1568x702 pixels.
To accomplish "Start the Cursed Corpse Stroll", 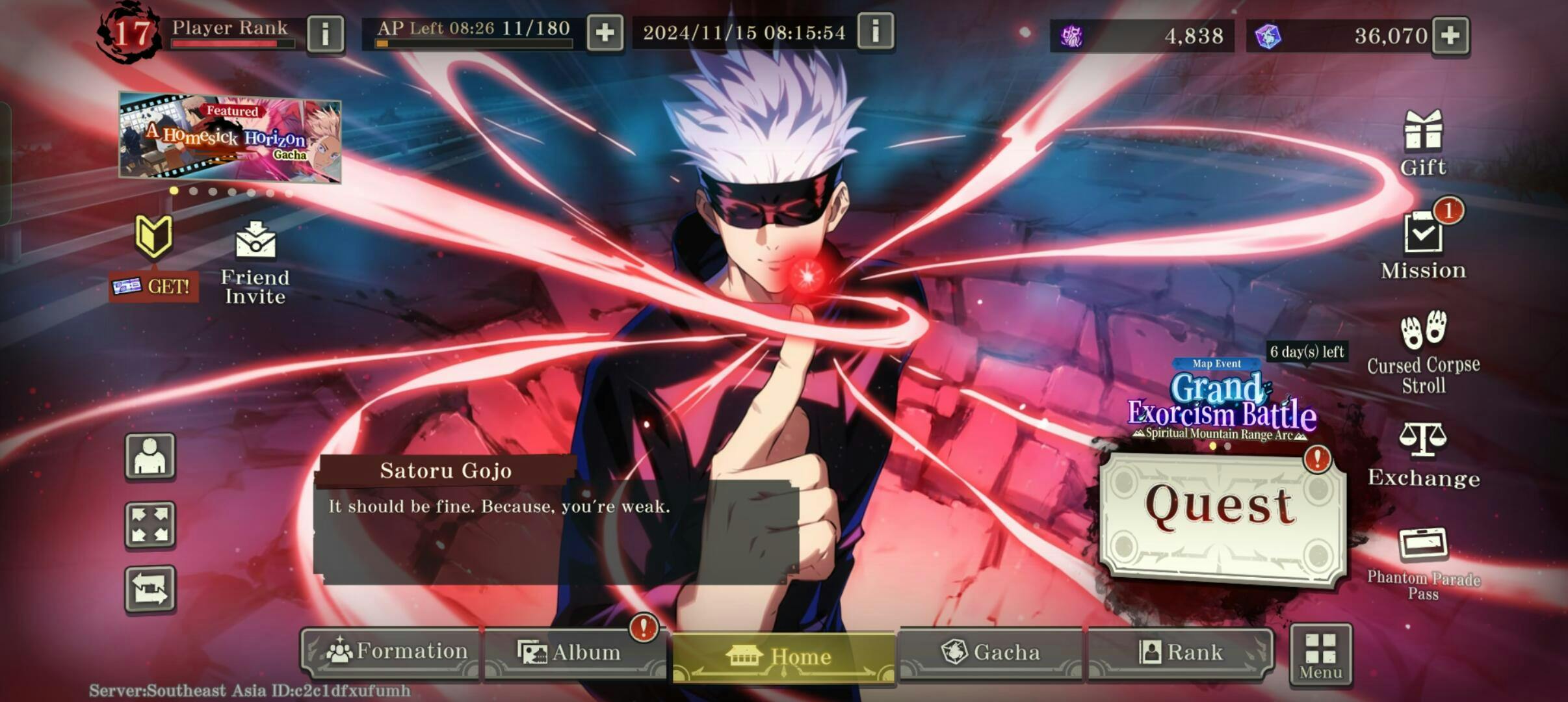I will coord(1423,352).
